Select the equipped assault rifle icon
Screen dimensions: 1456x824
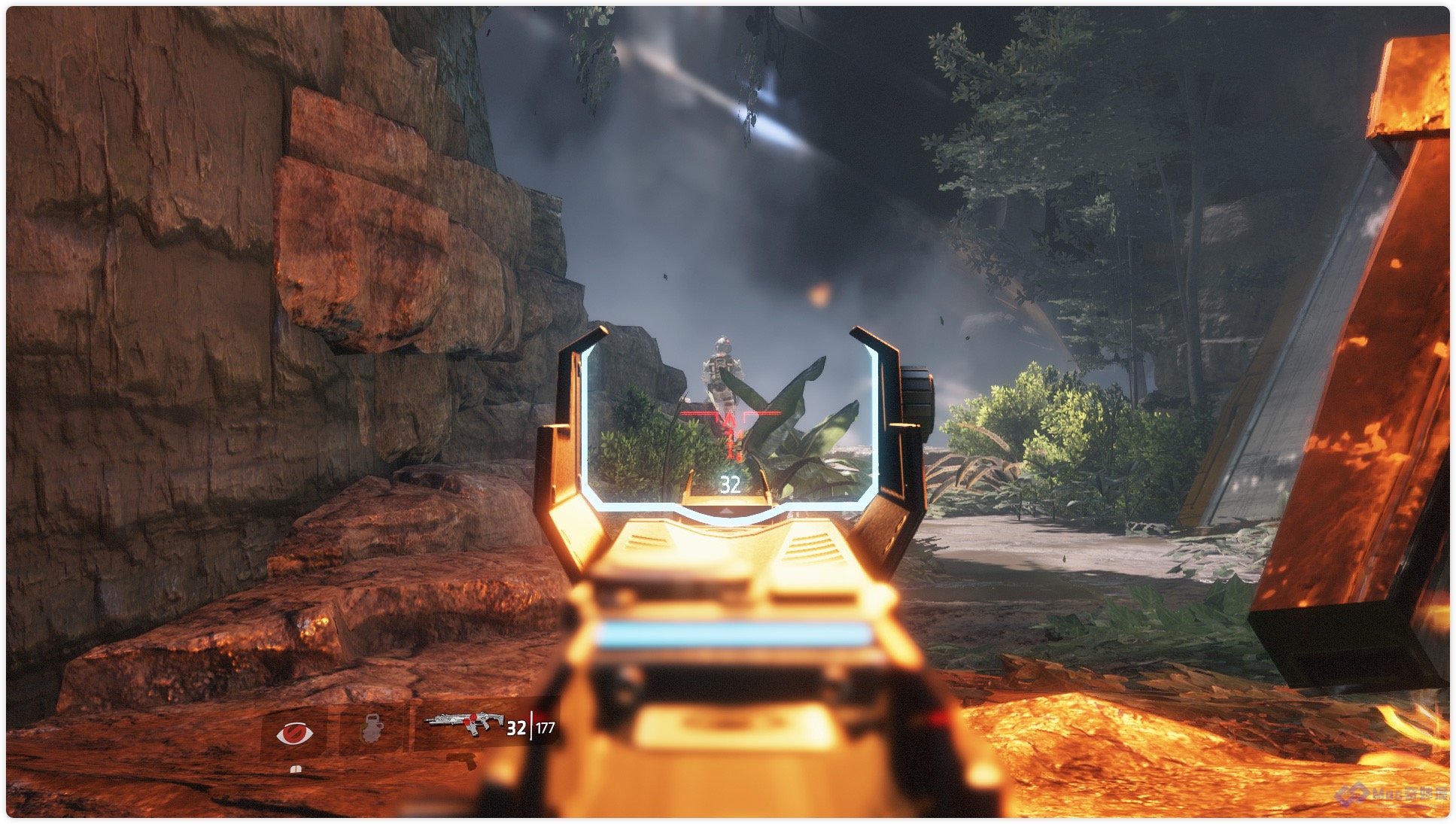click(464, 723)
